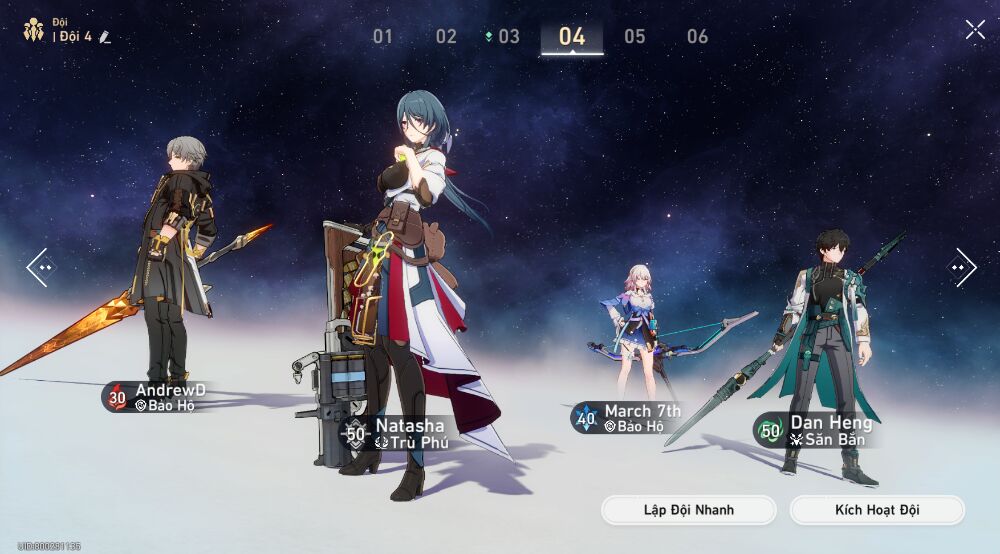Image resolution: width=1000 pixels, height=554 pixels.
Task: Activate the team with Kích Hoạt Đội
Action: click(877, 510)
